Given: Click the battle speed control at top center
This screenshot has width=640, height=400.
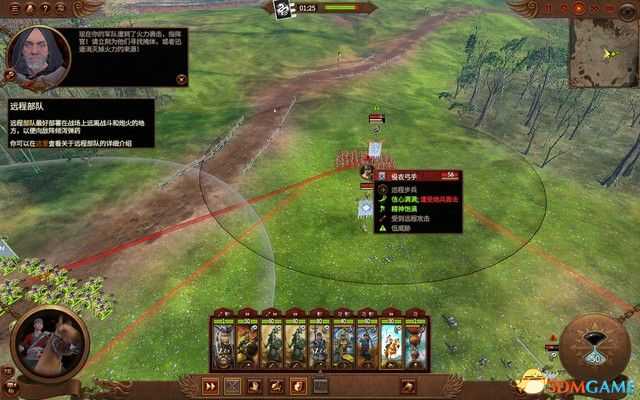Looking at the screenshot, I should 283,8.
